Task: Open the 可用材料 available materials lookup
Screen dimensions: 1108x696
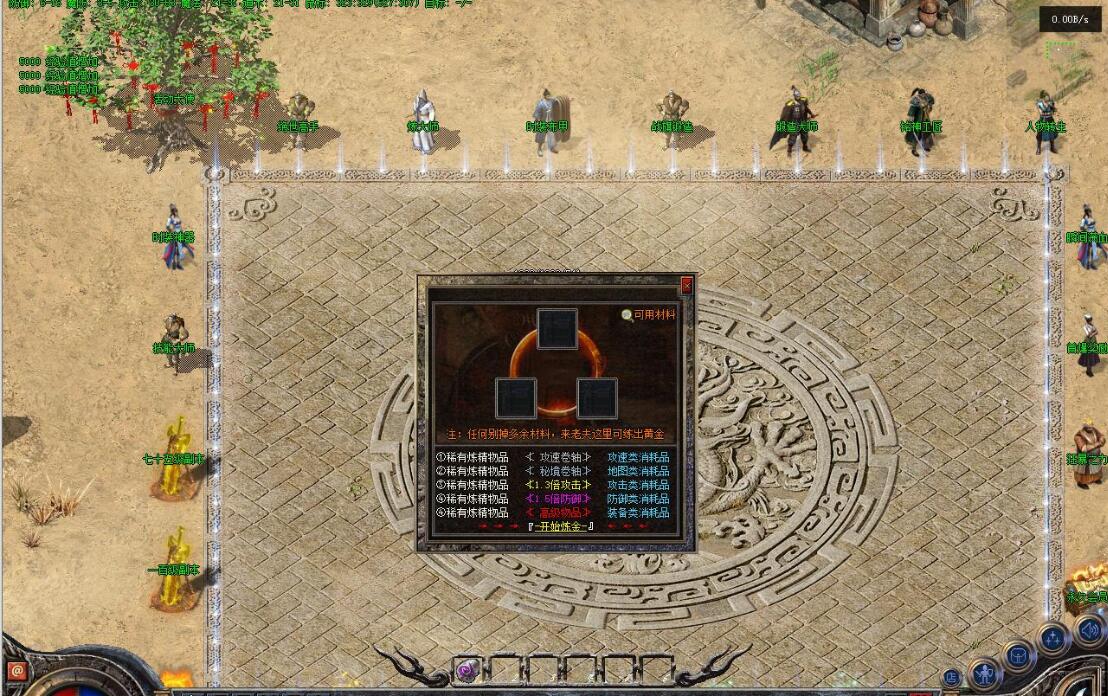Action: (x=649, y=314)
